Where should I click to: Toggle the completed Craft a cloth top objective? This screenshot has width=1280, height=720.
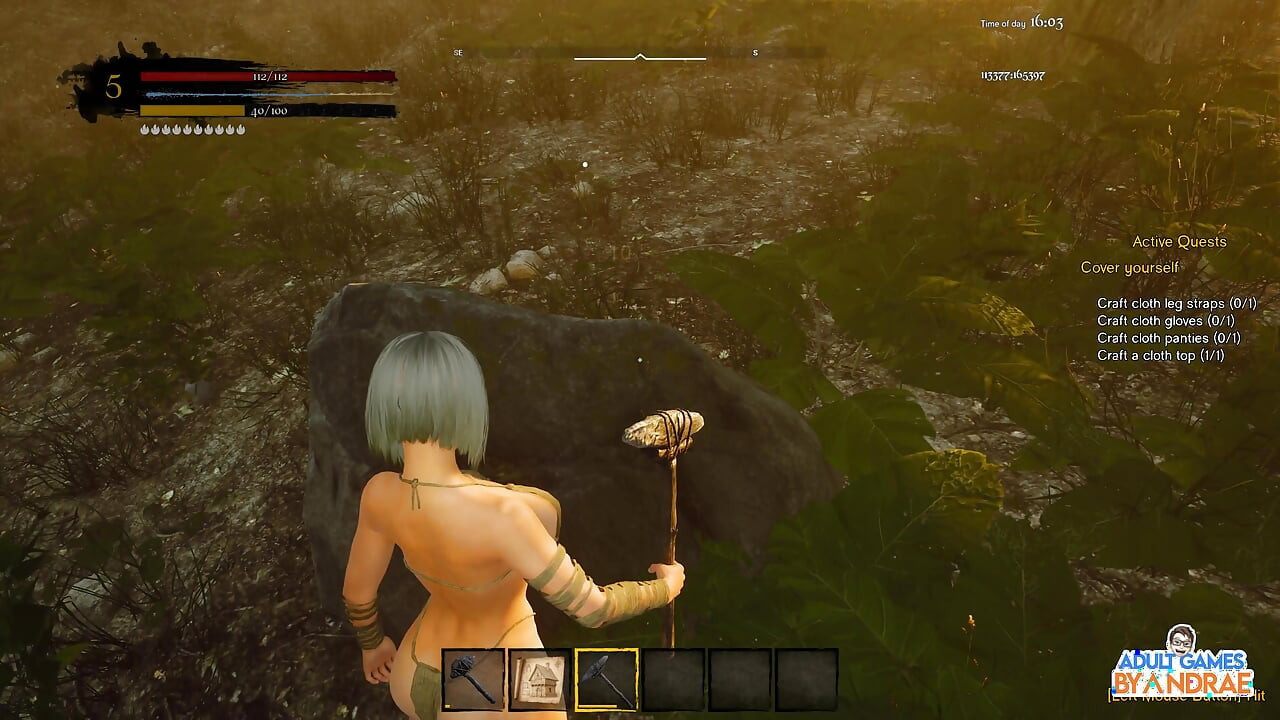(1158, 356)
